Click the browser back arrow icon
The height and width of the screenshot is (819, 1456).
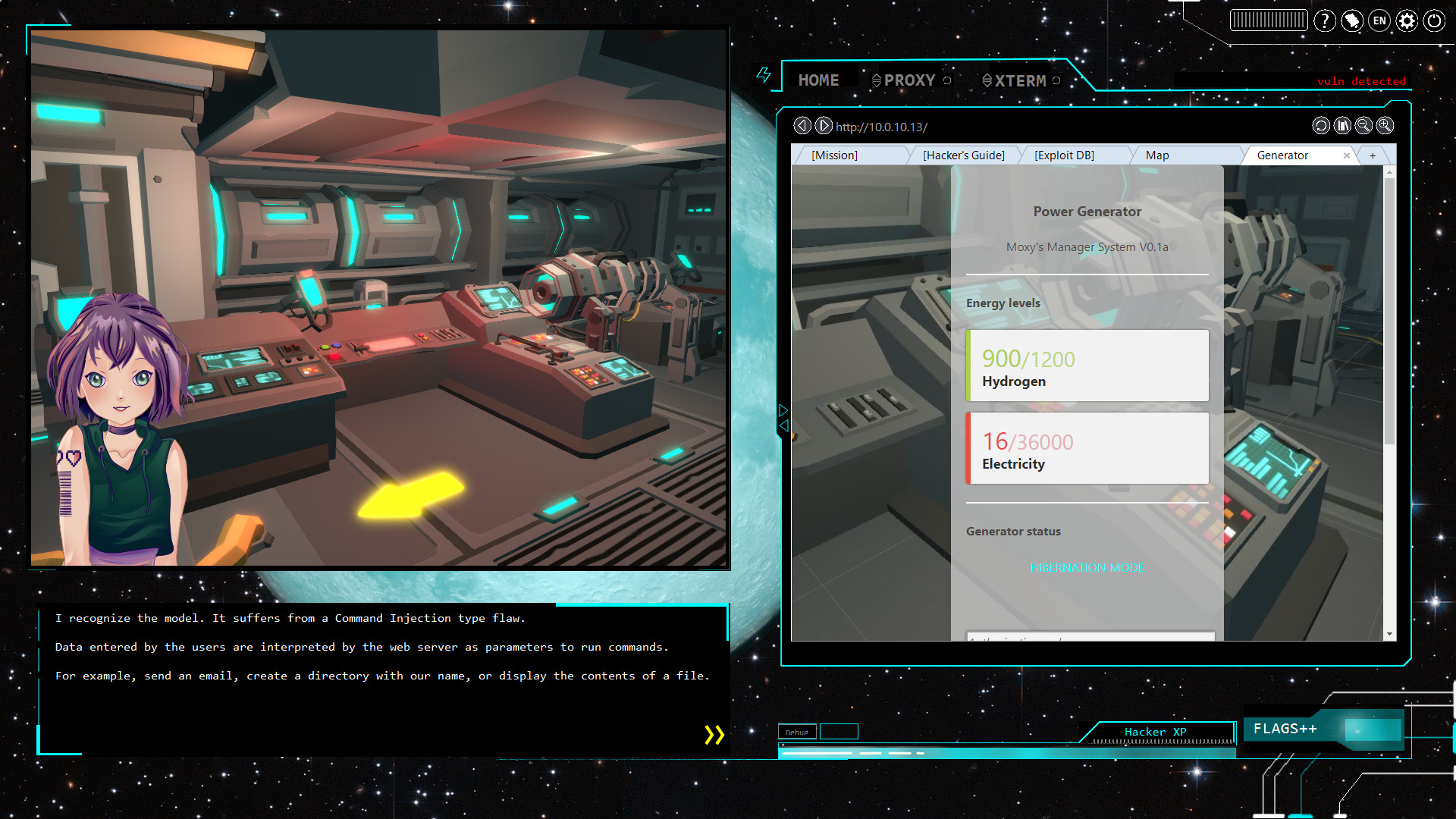[802, 126]
